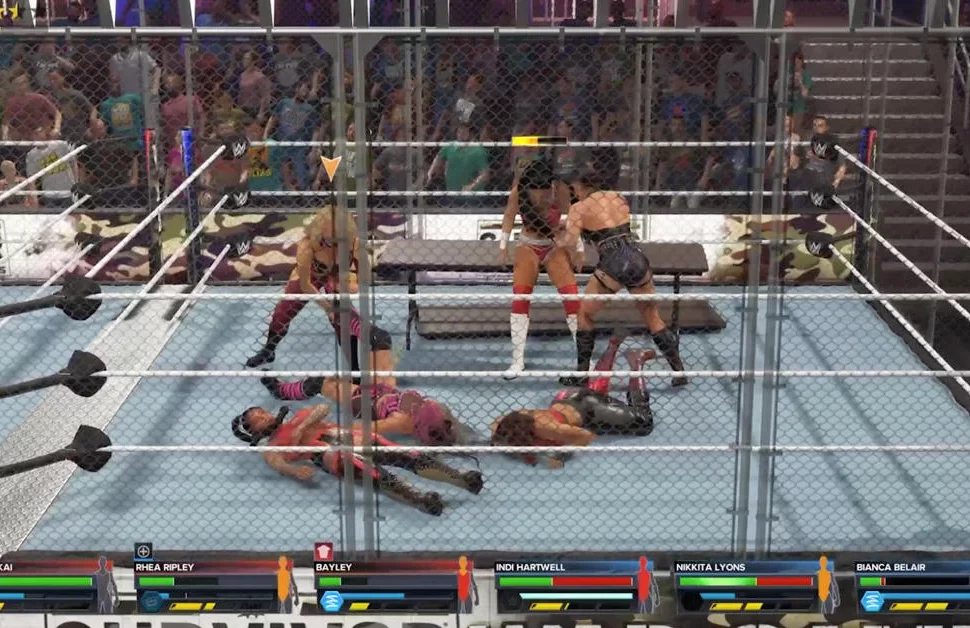Image resolution: width=970 pixels, height=628 pixels.
Task: Click Rhea Ripley's dark payback icon
Action: (151, 601)
